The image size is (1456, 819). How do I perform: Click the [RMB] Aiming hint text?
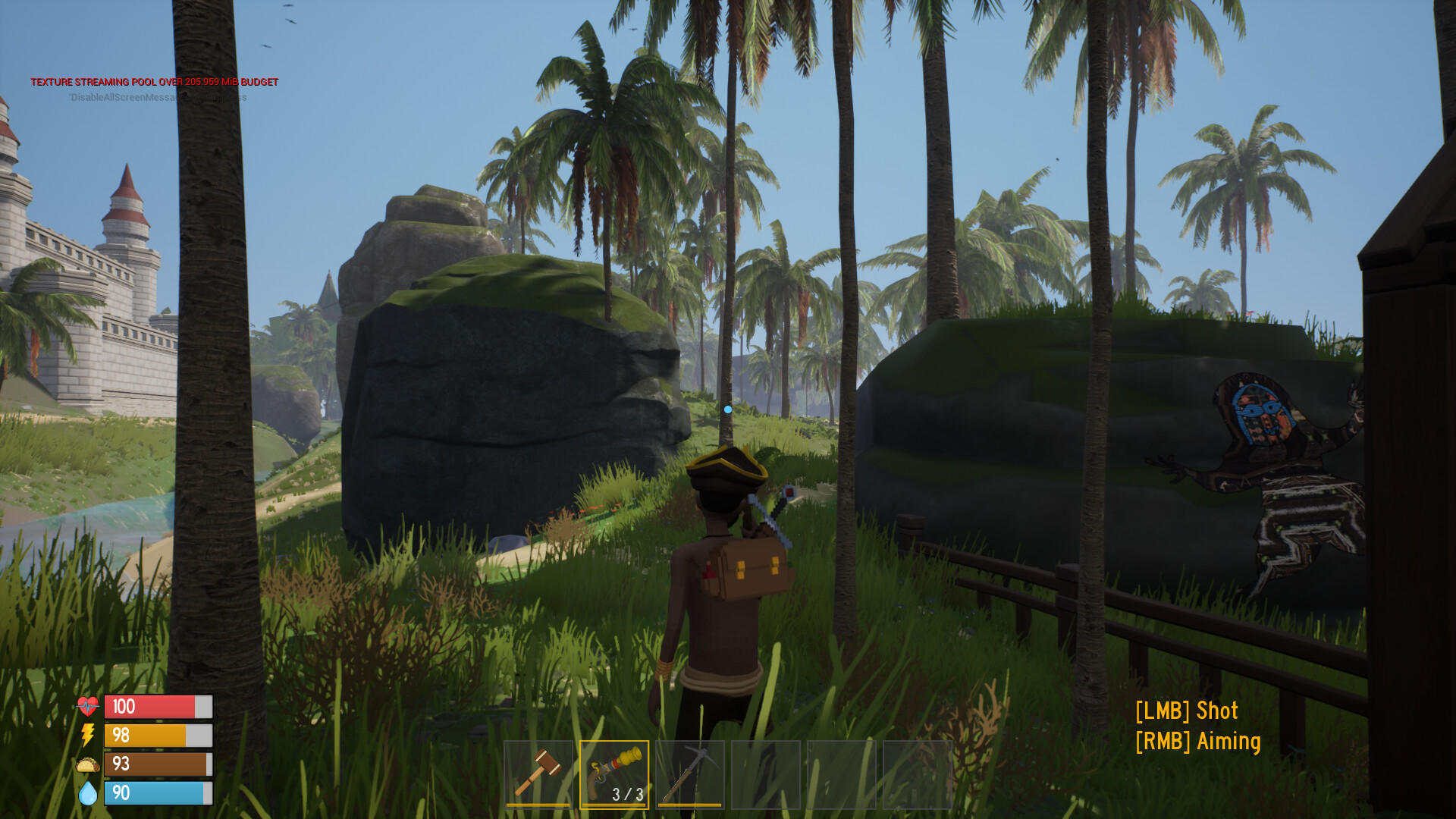(x=1198, y=741)
